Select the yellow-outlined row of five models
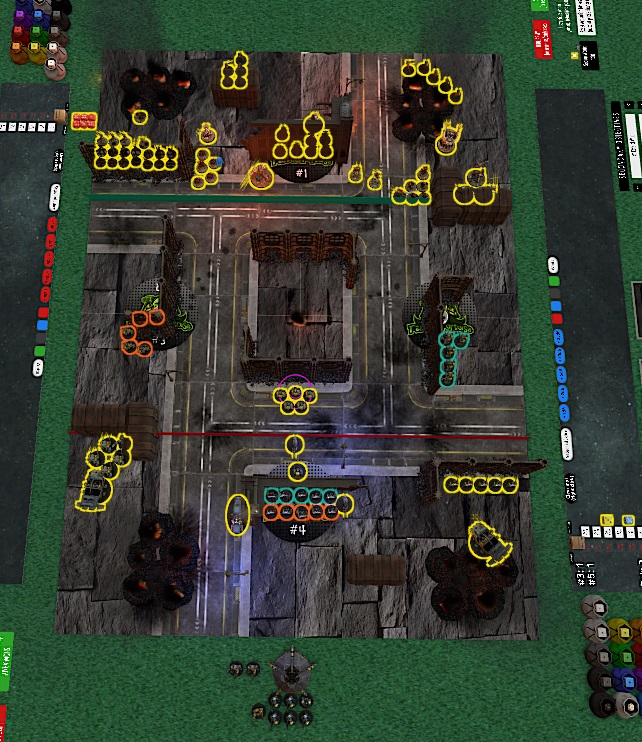This screenshot has height=742, width=642. (481, 485)
